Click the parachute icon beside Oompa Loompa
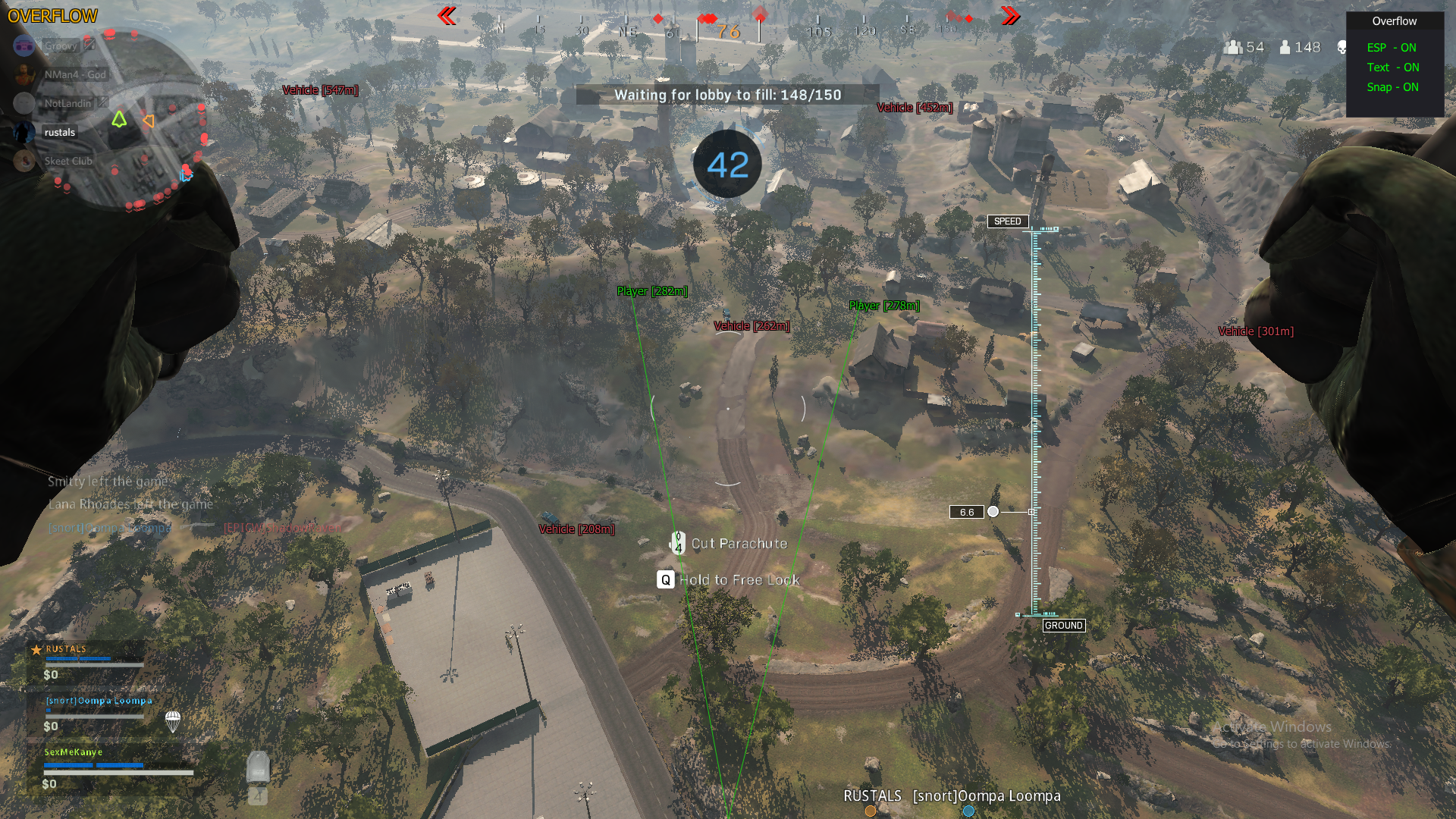The image size is (1456, 819). (173, 721)
